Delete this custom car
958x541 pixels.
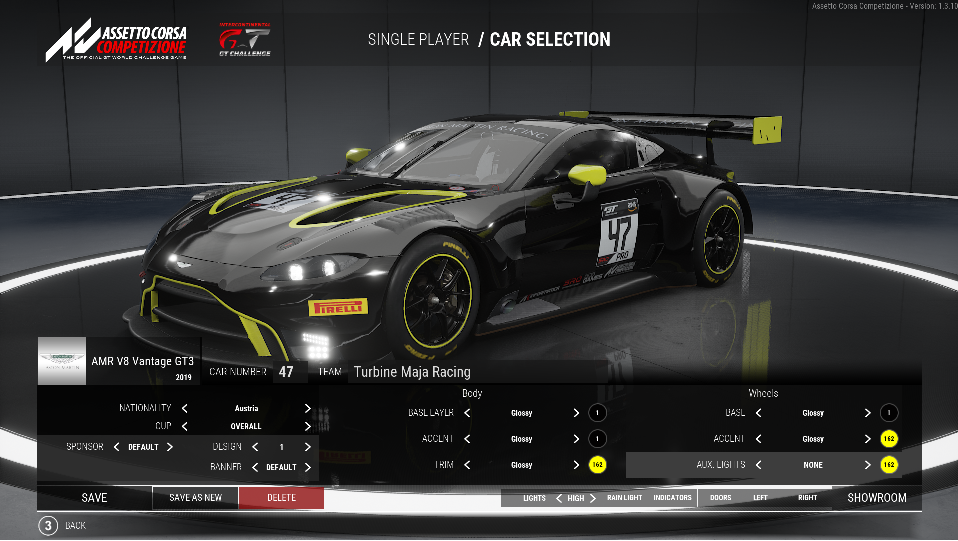pyautogui.click(x=281, y=498)
